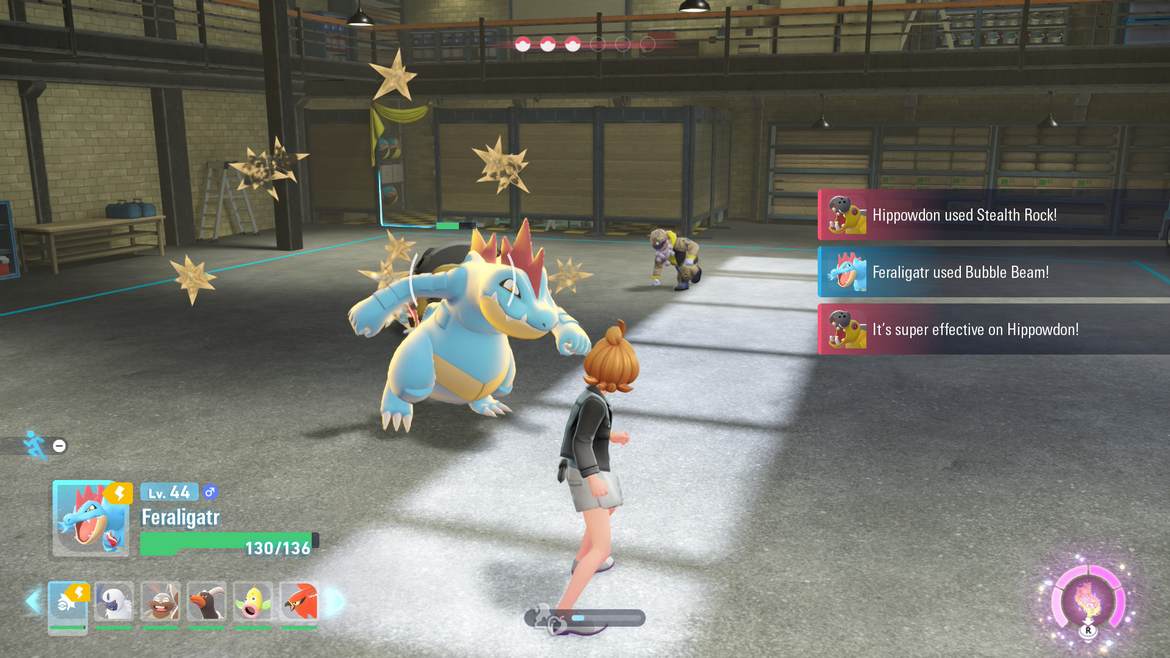Click the blue running figure icon
Image resolution: width=1170 pixels, height=658 pixels.
click(35, 445)
